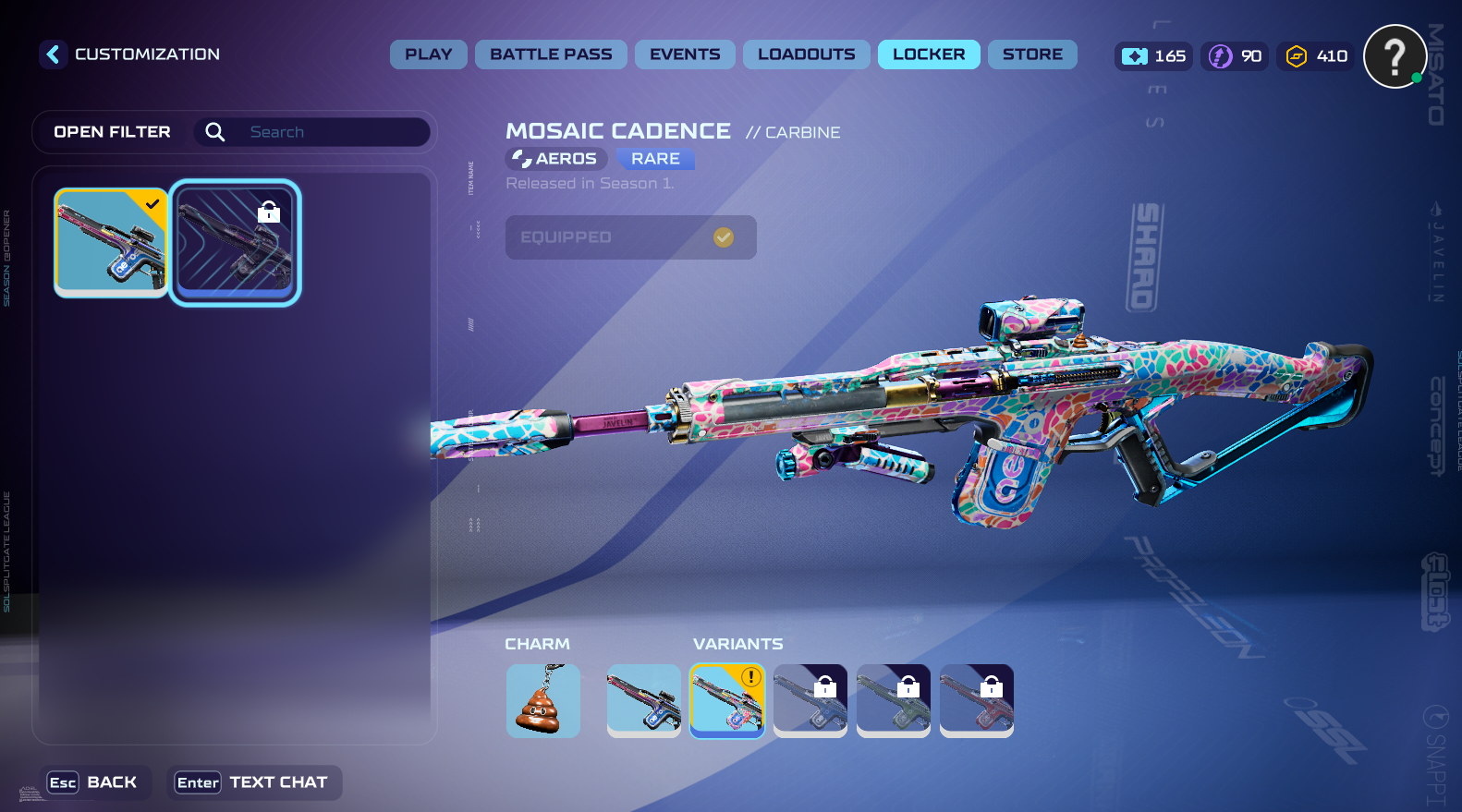Screen dimensions: 1462x812
Task: Choose the mosaic variant with exclamation mark
Action: pyautogui.click(x=727, y=701)
